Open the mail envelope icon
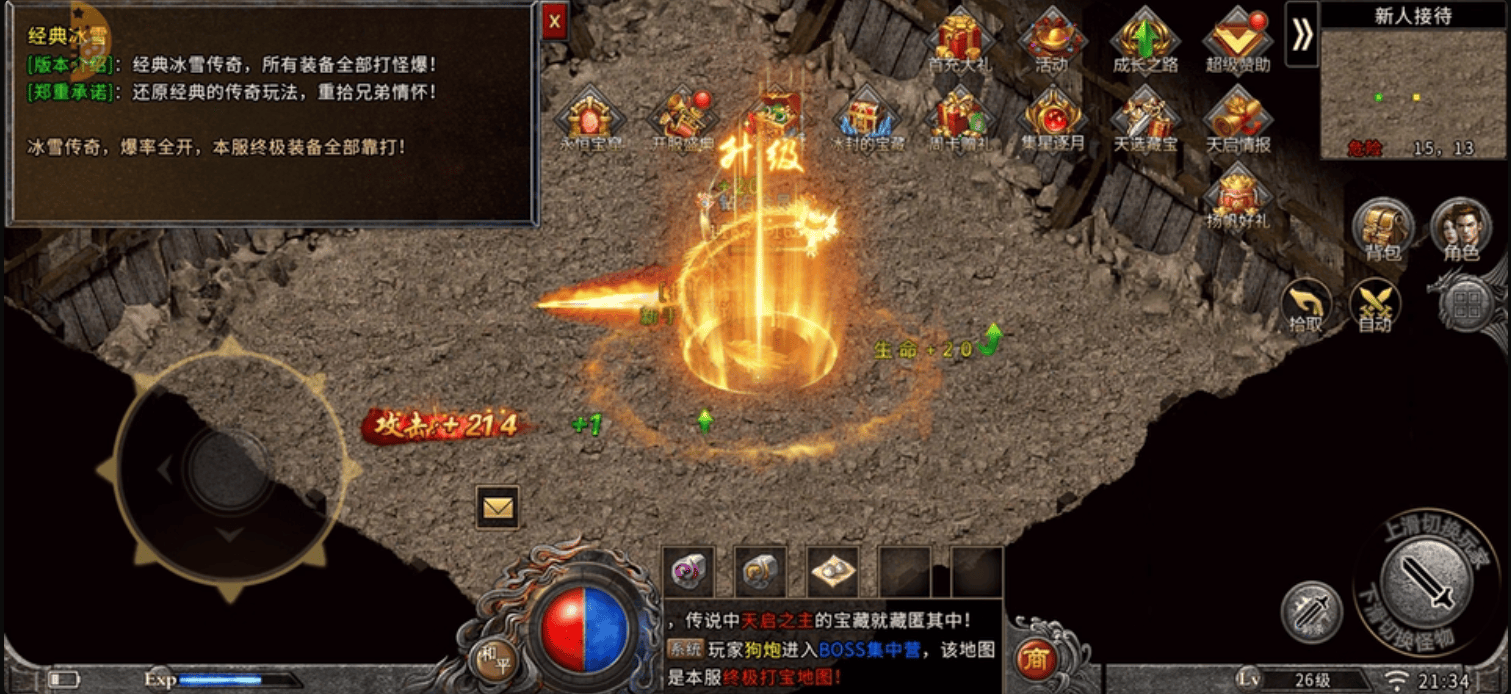Viewport: 1511px width, 694px height. click(497, 508)
